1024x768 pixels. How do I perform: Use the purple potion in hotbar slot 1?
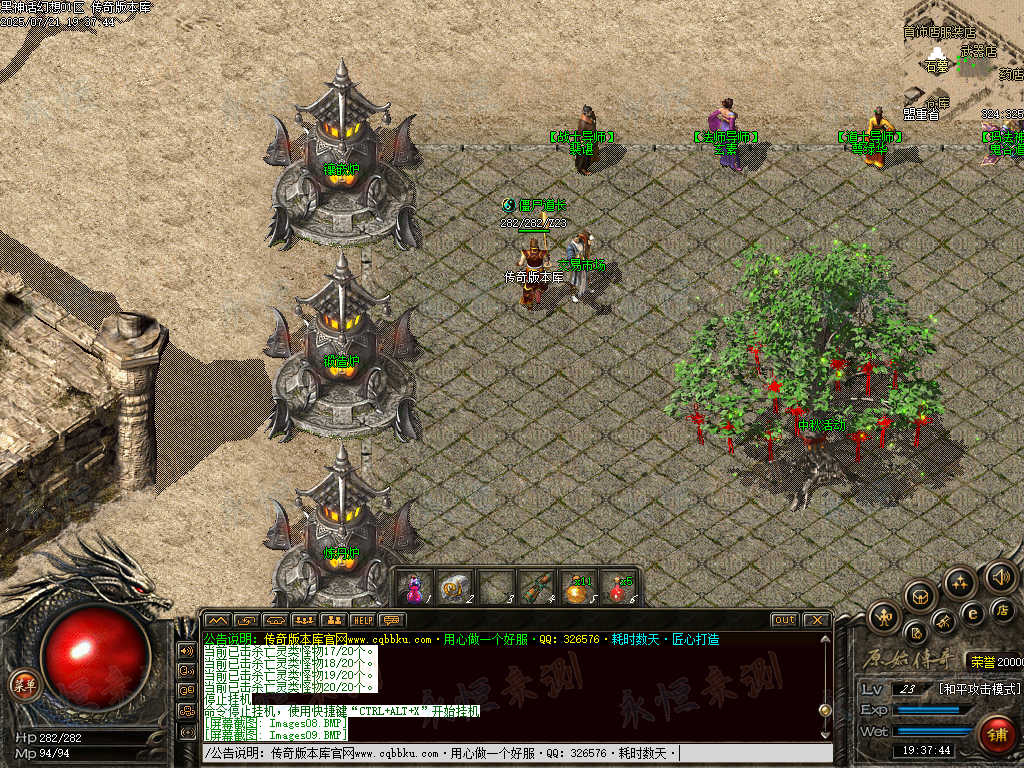pos(415,587)
